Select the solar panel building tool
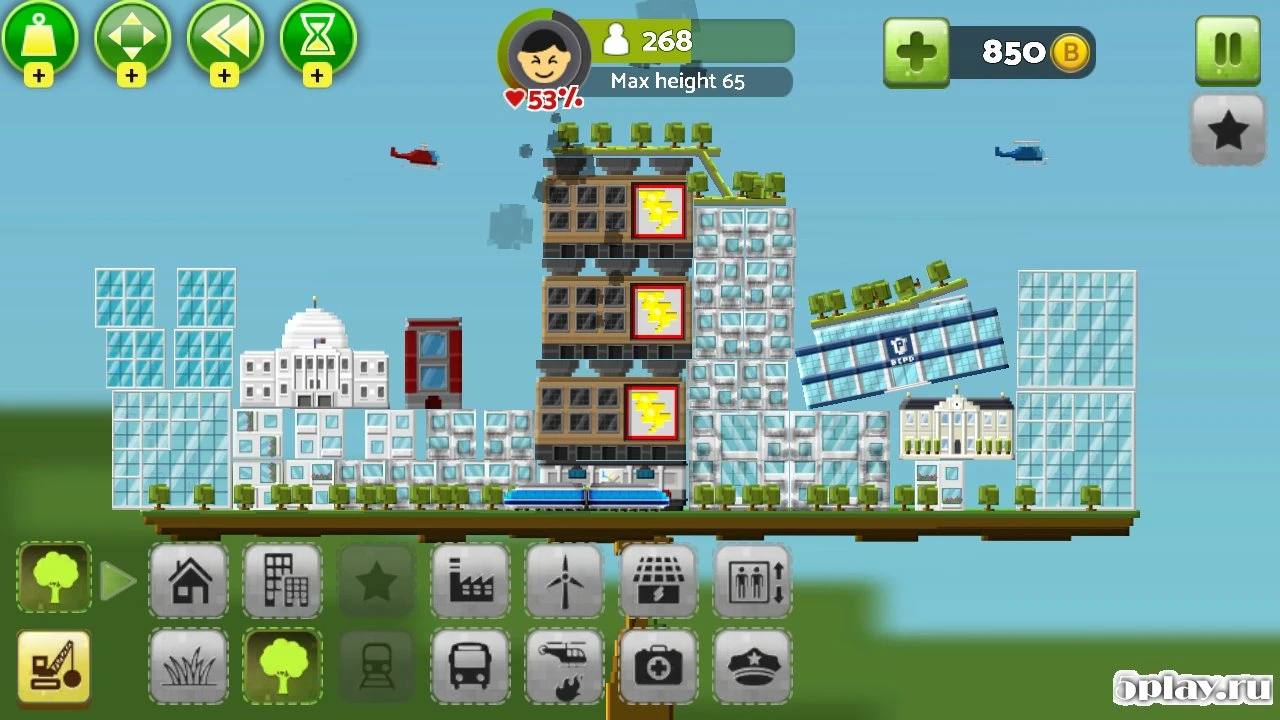The width and height of the screenshot is (1280, 720). tap(658, 580)
